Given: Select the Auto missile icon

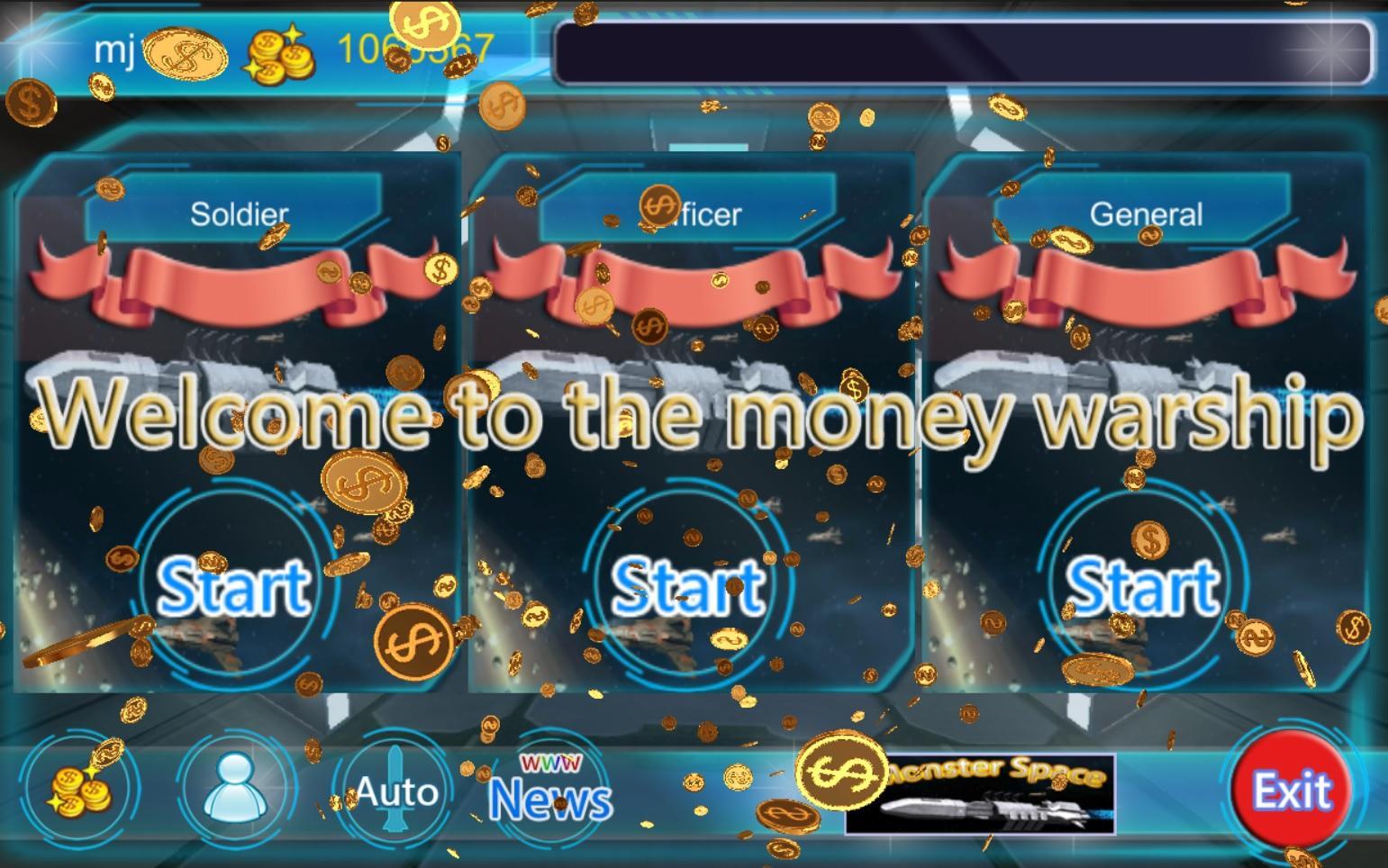Looking at the screenshot, I should [x=394, y=789].
